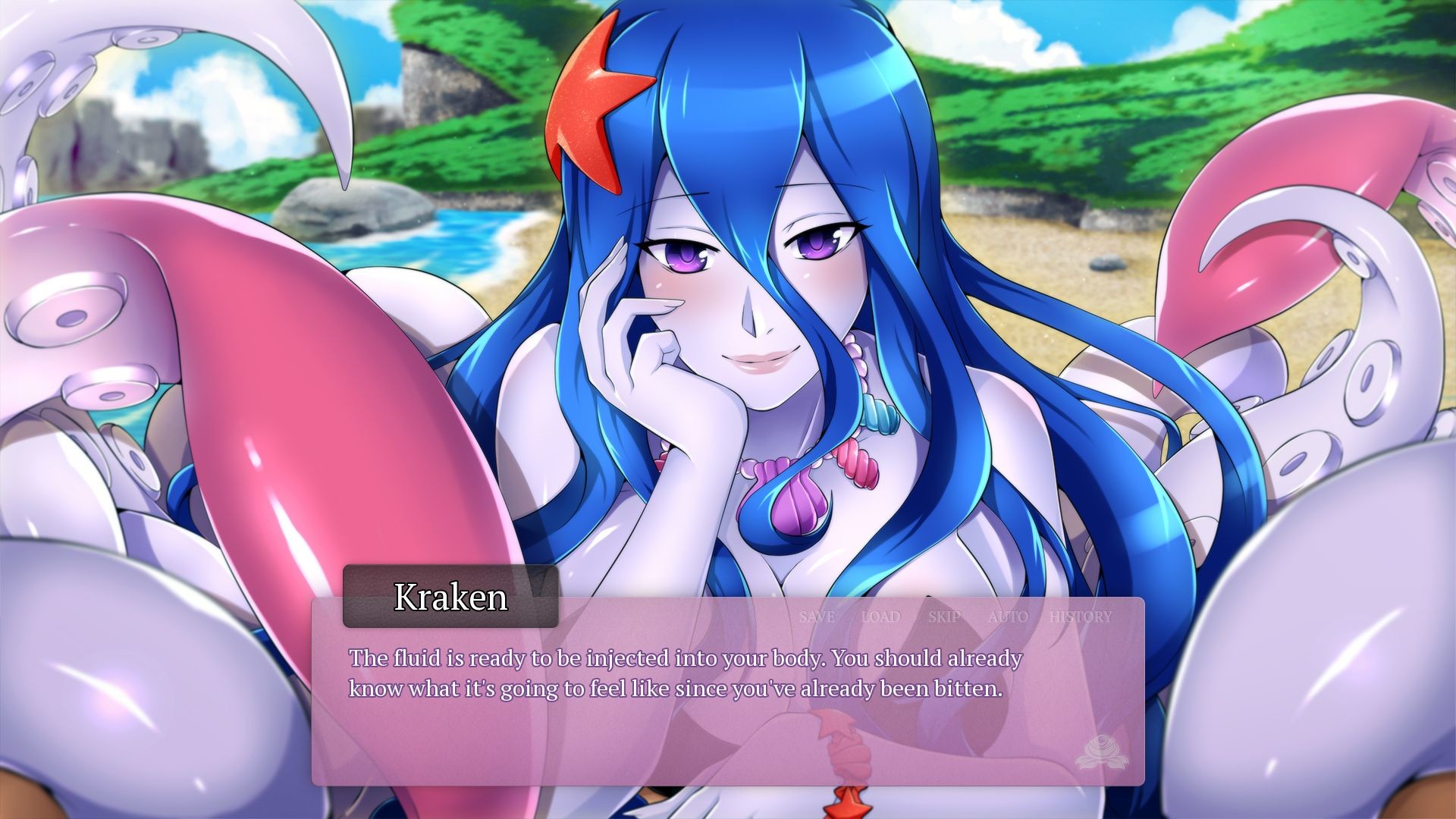Viewport: 1456px width, 819px height.
Task: Open the LOAD screen
Action: pos(880,617)
